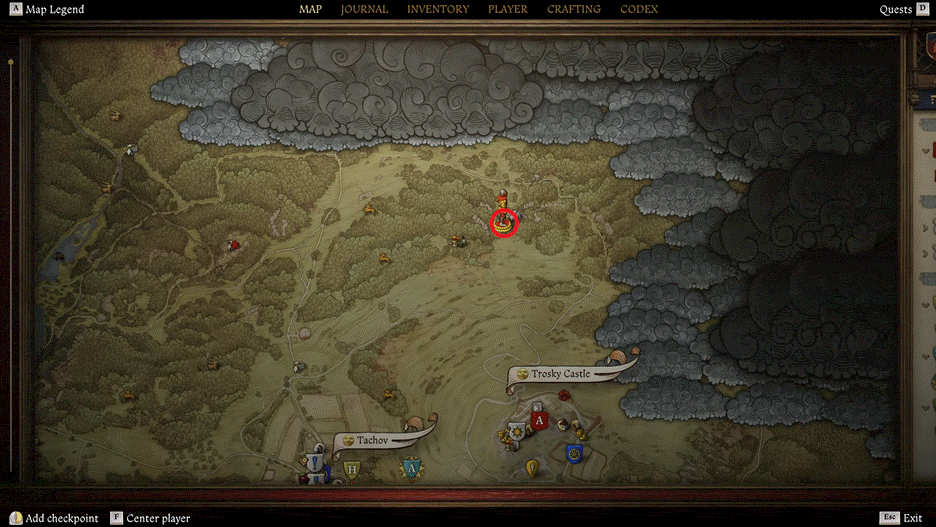Click the red tent camp marker
936x527 pixels.
click(234, 243)
